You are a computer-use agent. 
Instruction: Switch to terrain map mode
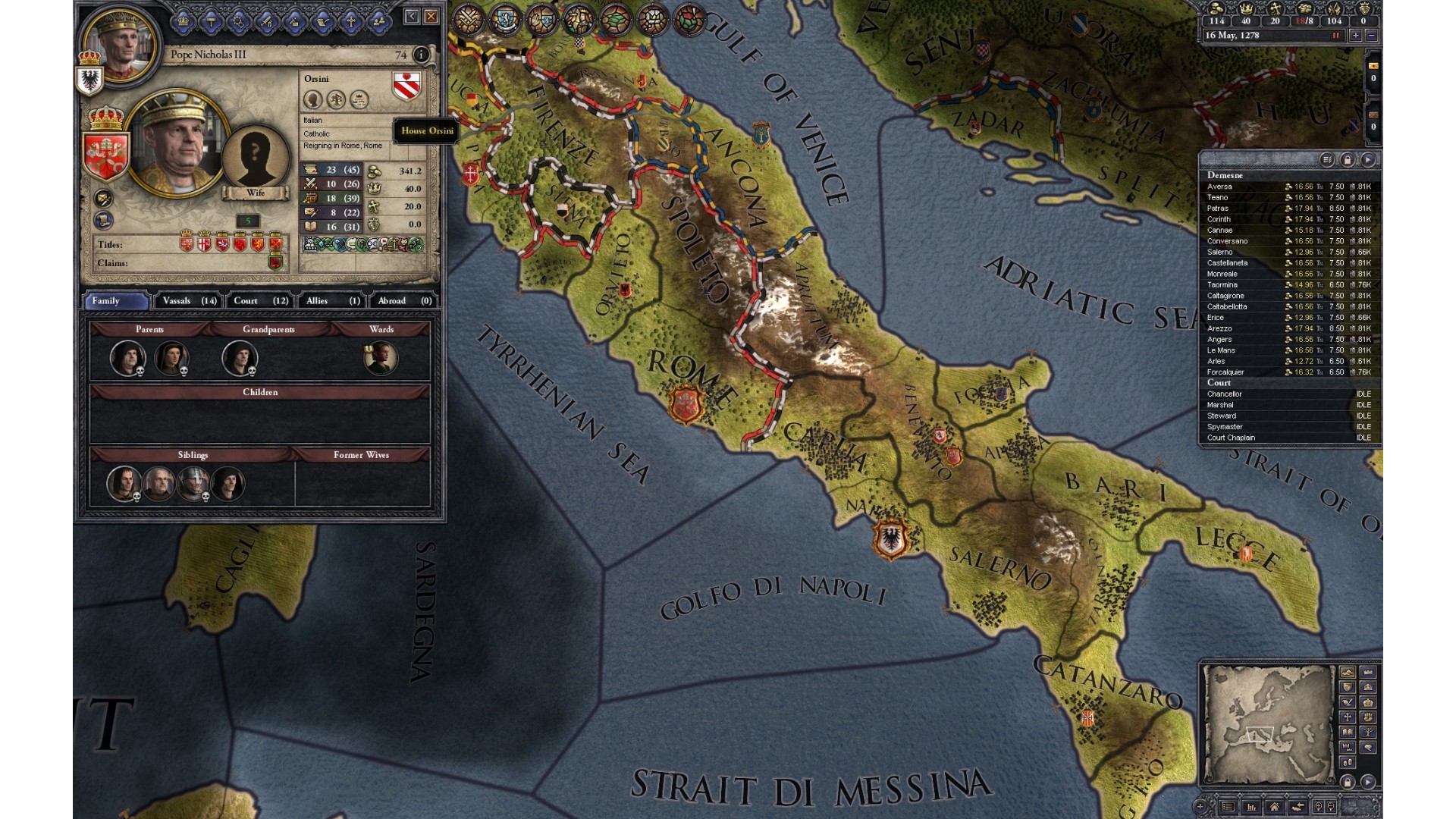[1348, 672]
